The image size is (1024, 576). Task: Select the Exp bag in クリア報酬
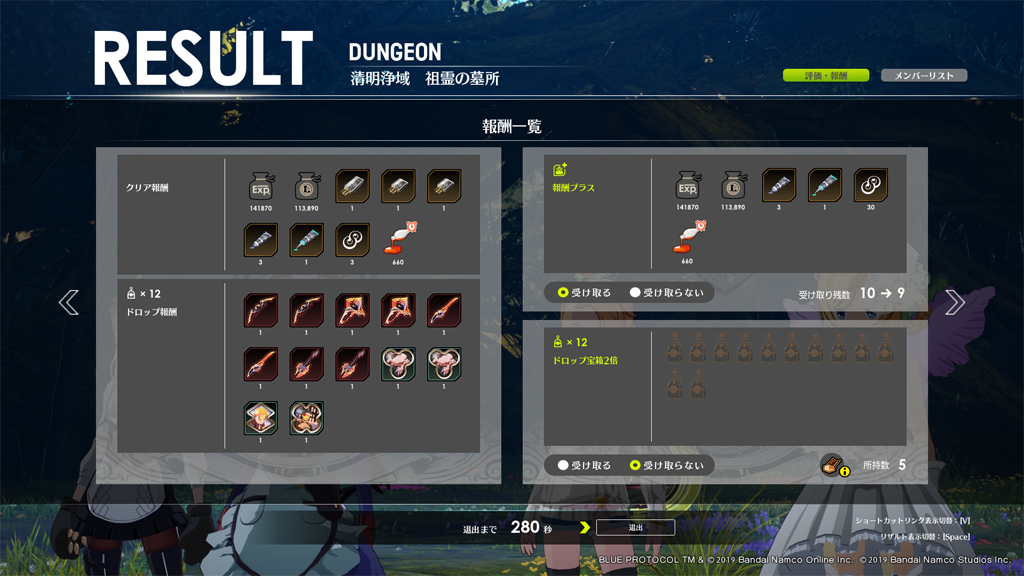261,186
